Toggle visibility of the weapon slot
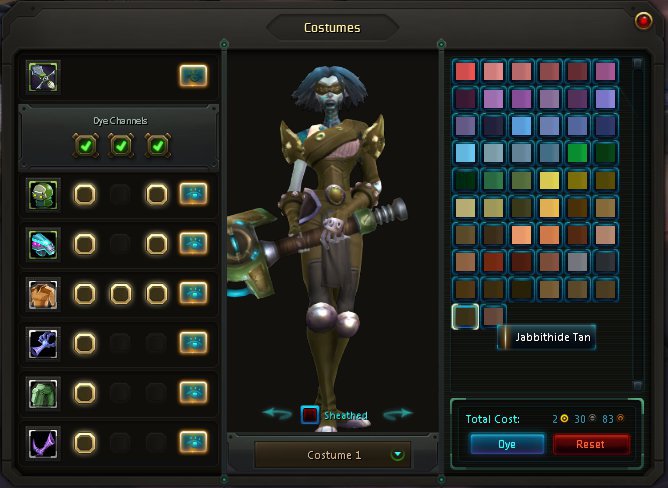Viewport: 668px width, 488px height. click(193, 75)
